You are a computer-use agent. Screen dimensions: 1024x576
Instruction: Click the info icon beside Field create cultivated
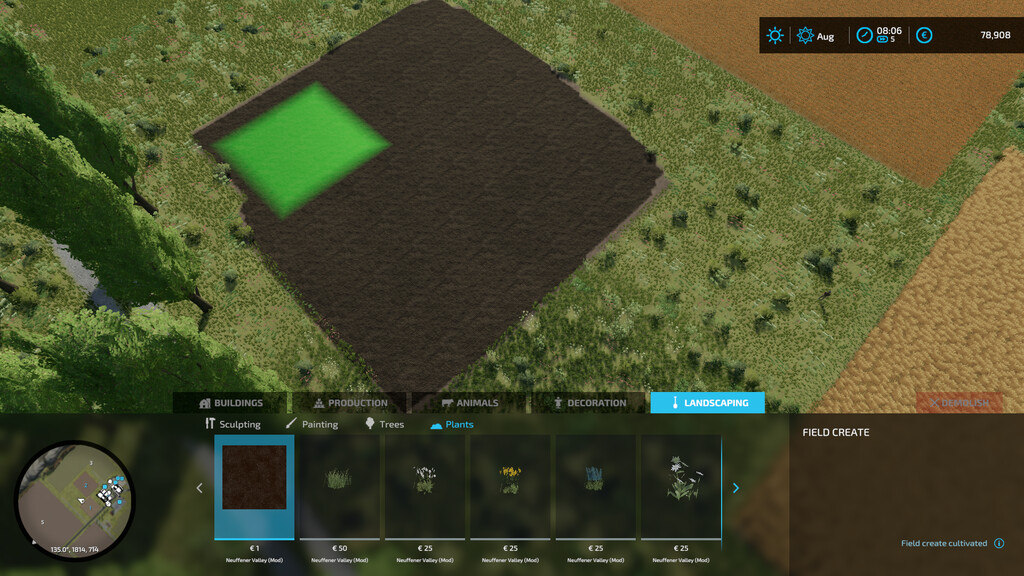(x=997, y=544)
